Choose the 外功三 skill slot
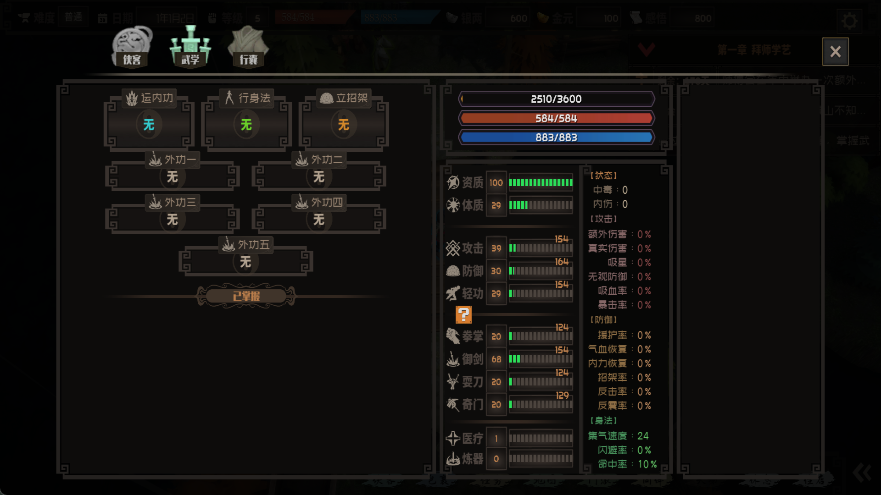Viewport: 881px width, 495px height. (x=172, y=216)
